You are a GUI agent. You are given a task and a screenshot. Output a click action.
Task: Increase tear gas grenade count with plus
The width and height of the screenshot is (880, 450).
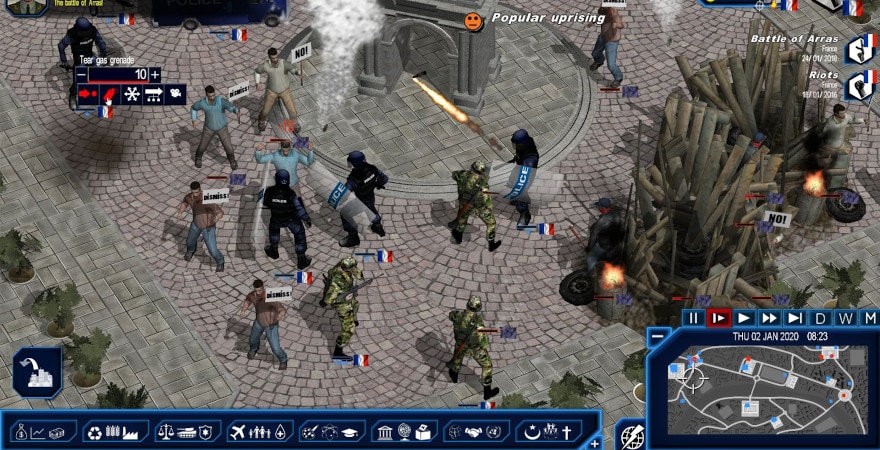point(154,74)
